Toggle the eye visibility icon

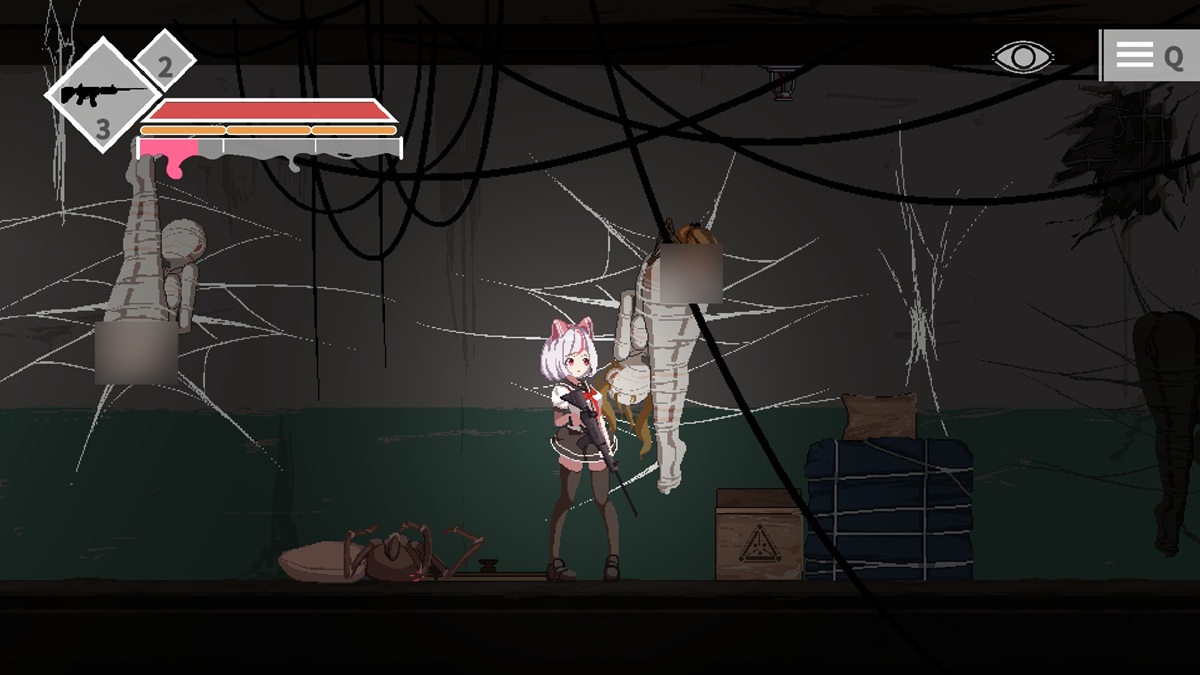[x=1022, y=57]
